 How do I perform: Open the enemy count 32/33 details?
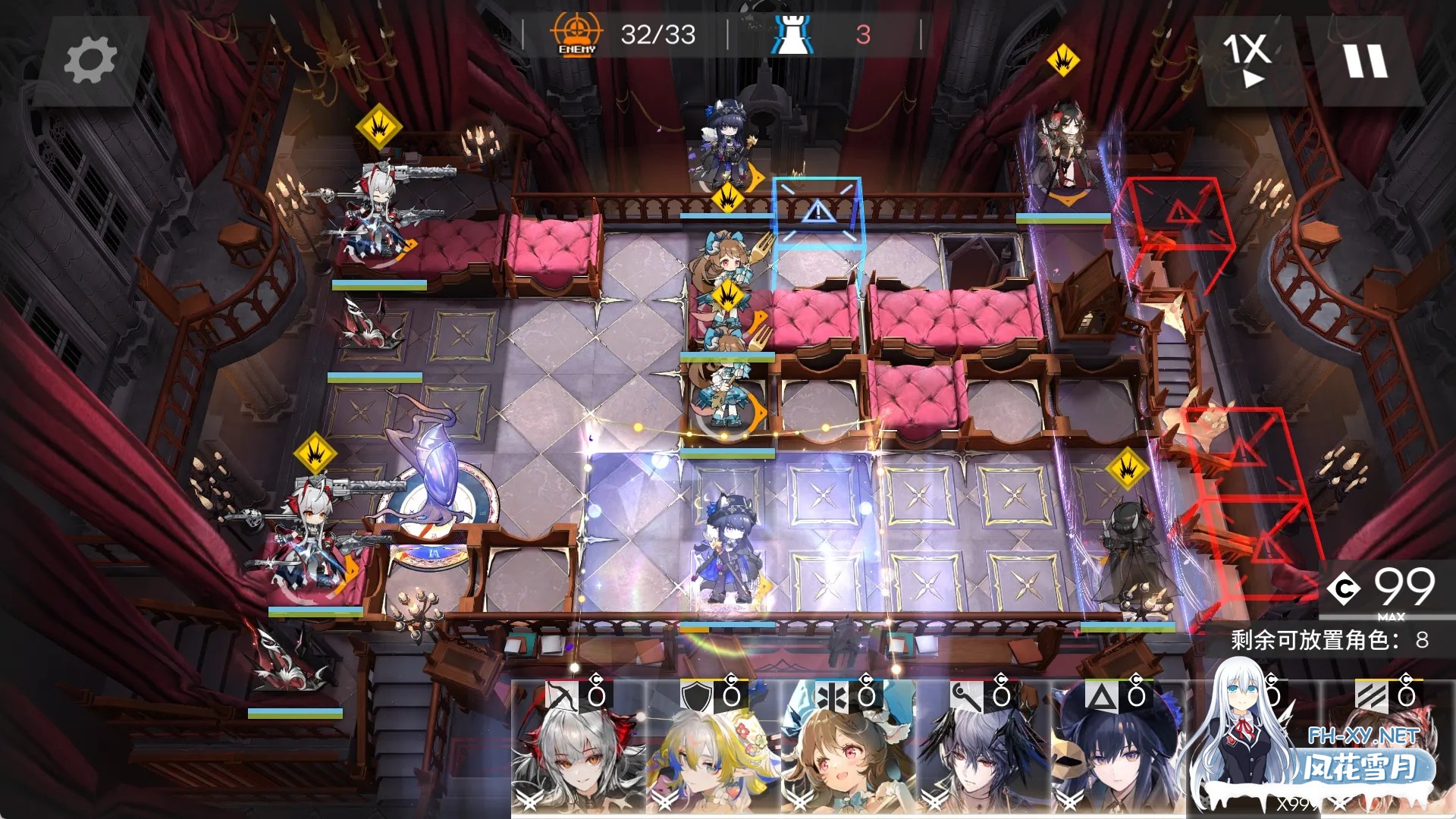[x=657, y=33]
